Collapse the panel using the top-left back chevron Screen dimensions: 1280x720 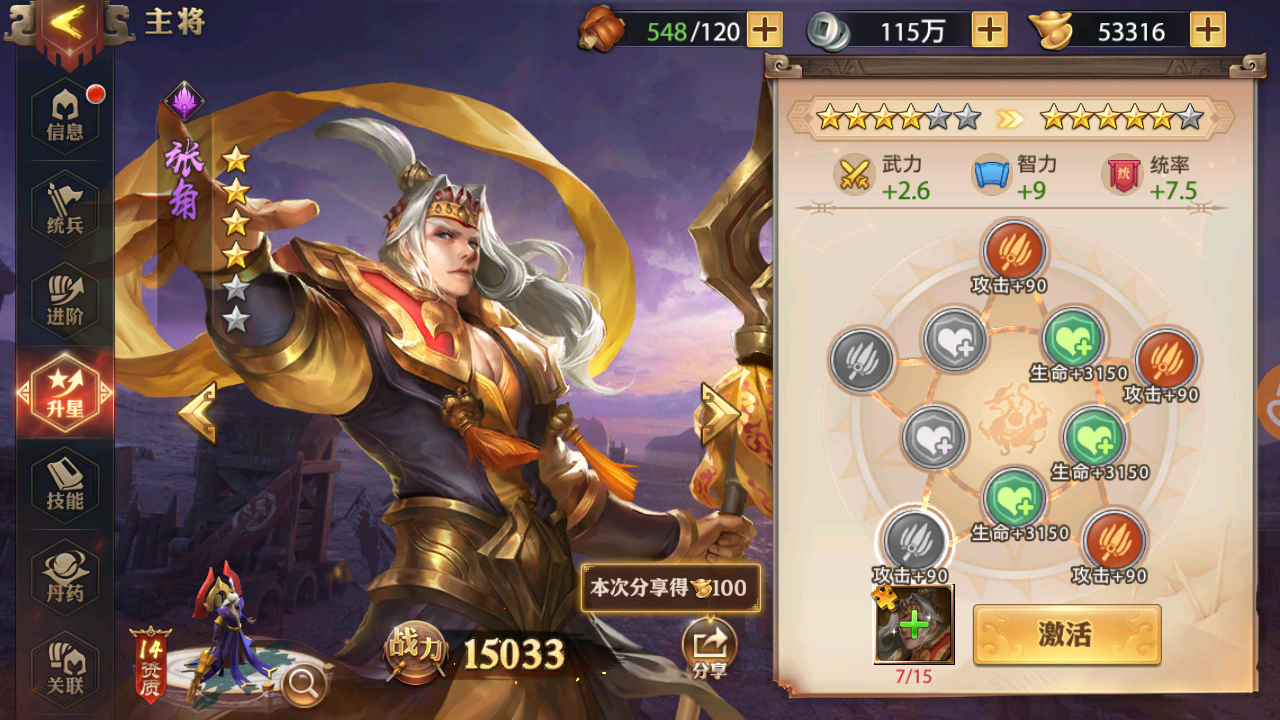(x=69, y=24)
